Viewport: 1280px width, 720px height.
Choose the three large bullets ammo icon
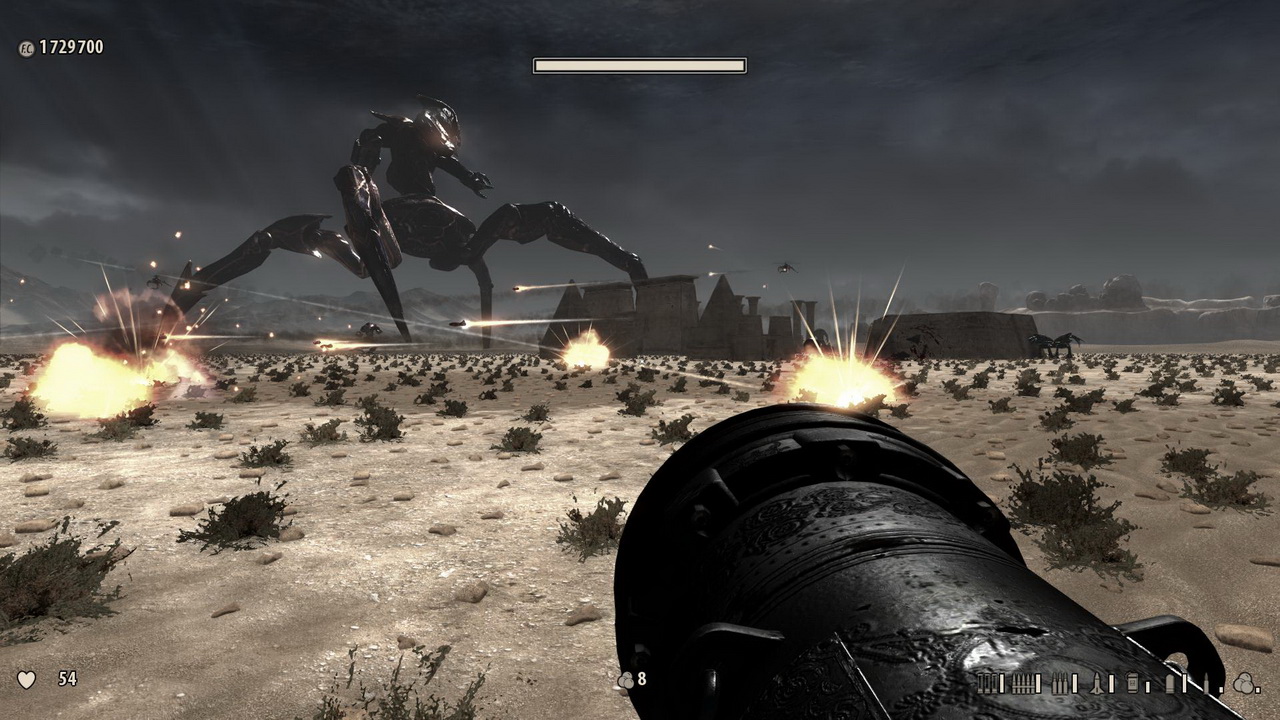coord(1060,683)
